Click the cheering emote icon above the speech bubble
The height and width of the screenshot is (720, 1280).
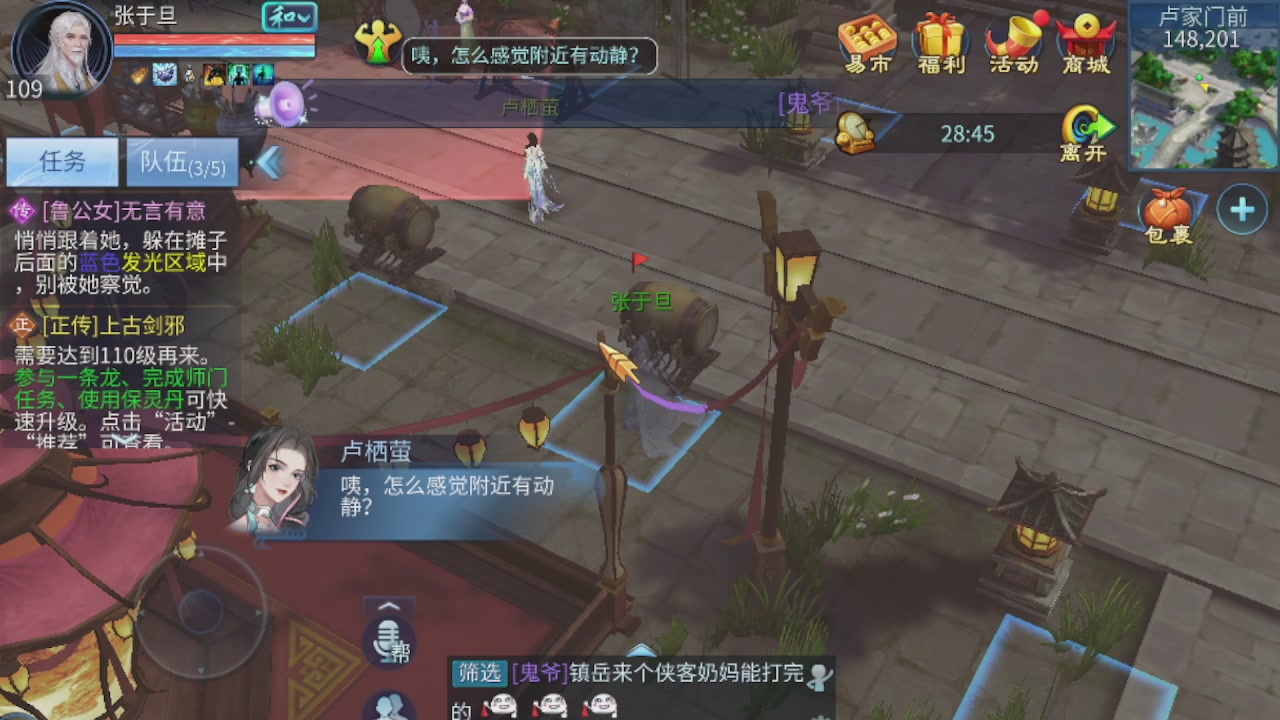coord(379,42)
